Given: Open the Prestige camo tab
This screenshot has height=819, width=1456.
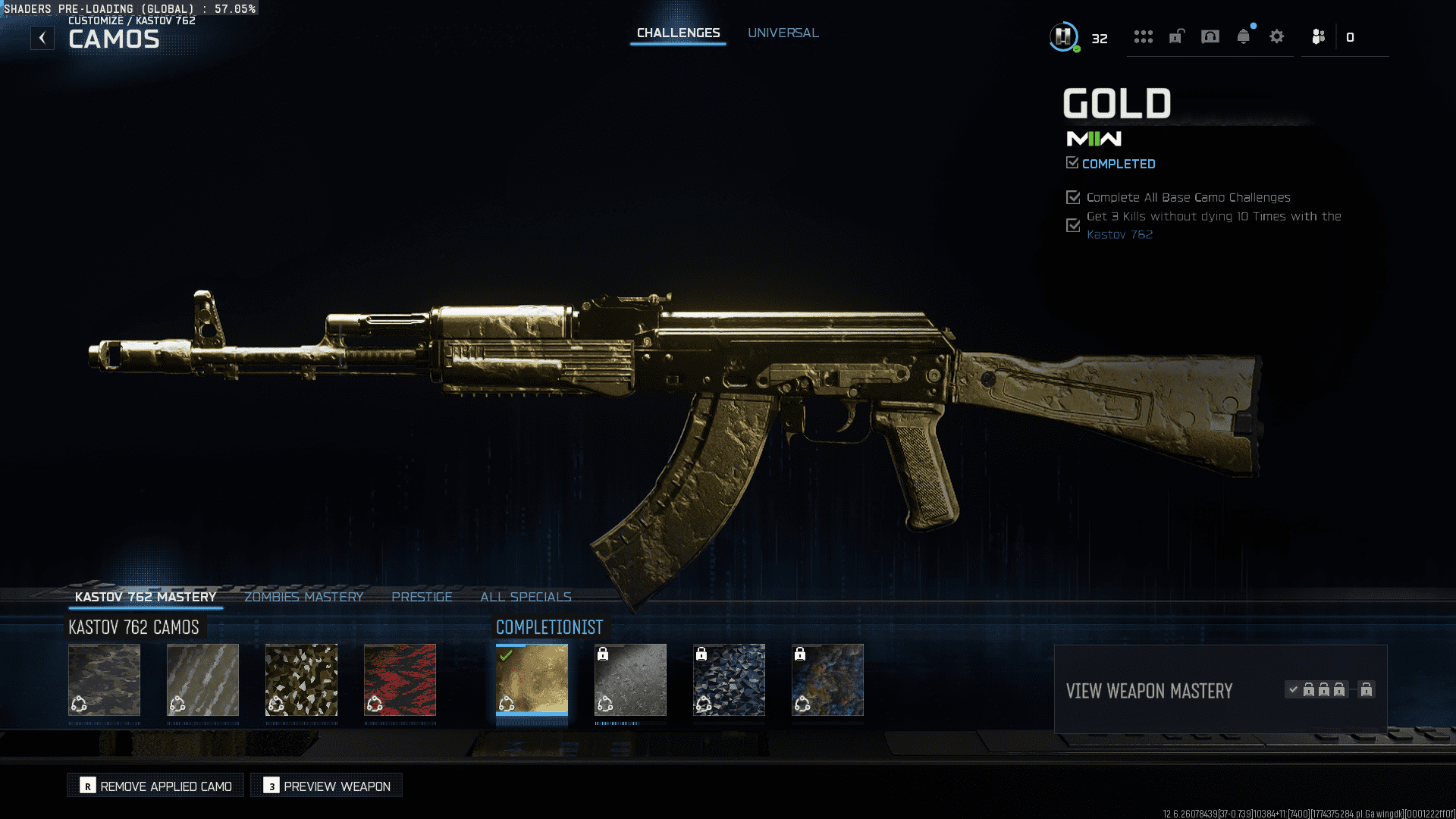Looking at the screenshot, I should (422, 597).
